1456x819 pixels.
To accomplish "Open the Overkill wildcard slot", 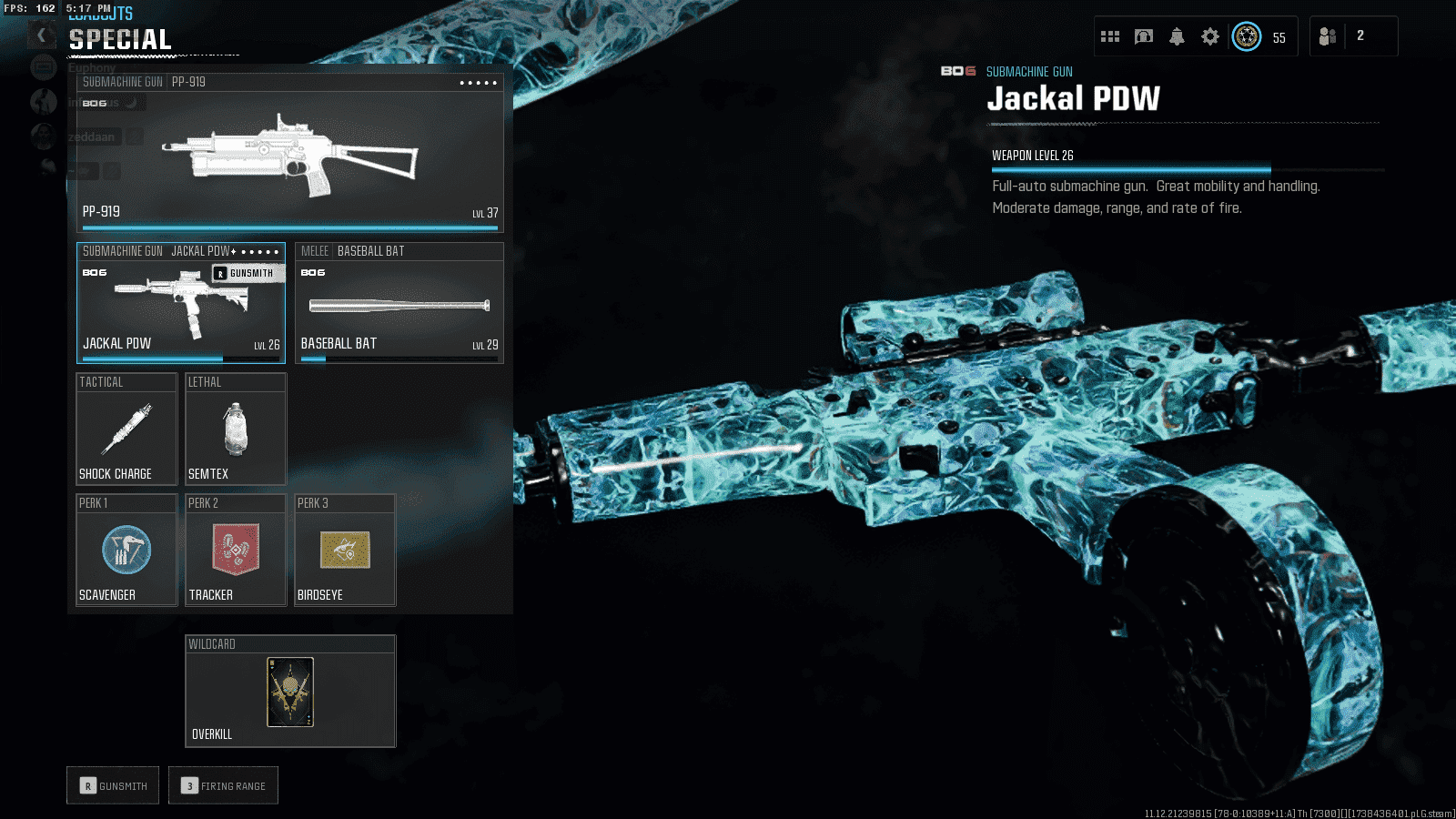I will coord(290,692).
